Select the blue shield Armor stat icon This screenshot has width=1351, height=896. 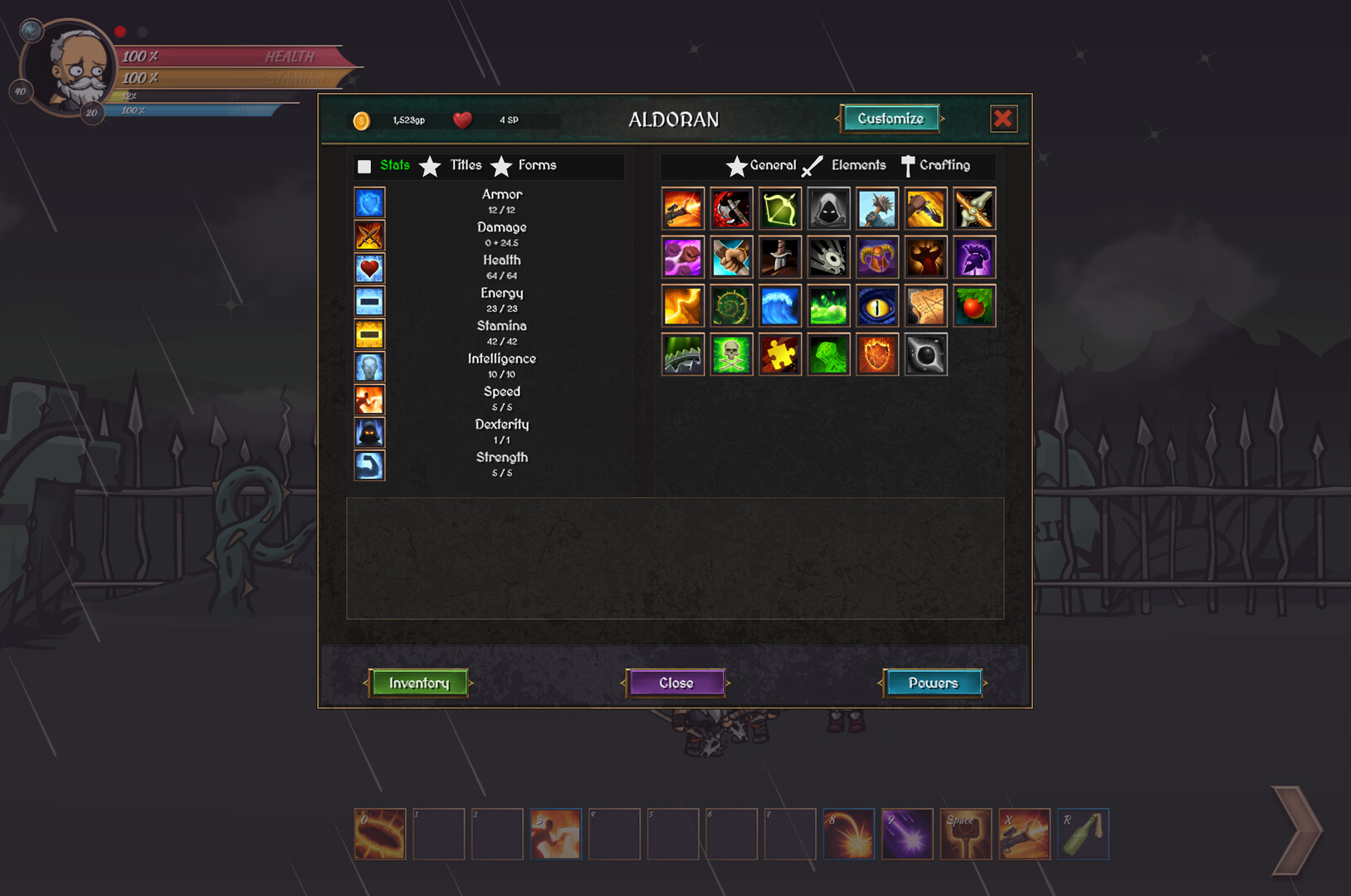[369, 202]
